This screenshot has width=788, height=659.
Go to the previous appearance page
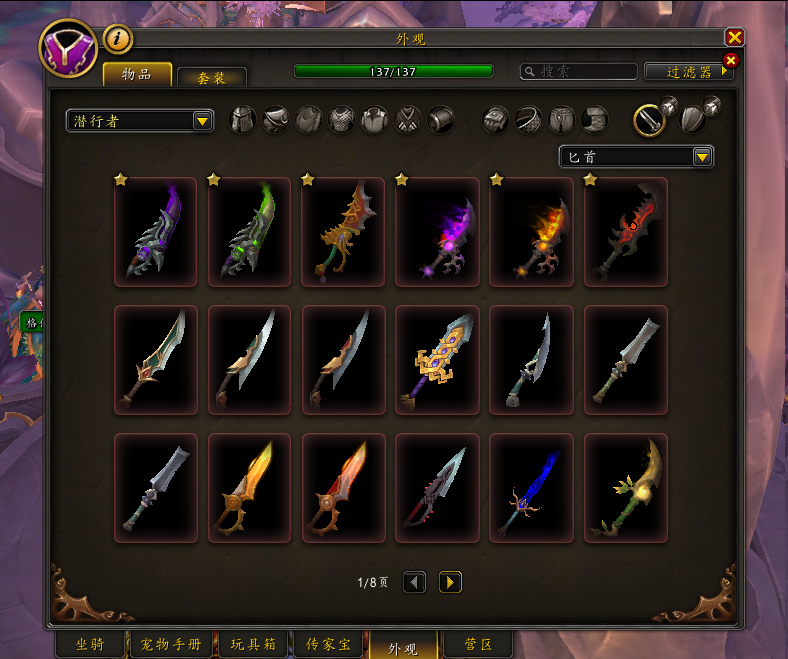point(414,582)
